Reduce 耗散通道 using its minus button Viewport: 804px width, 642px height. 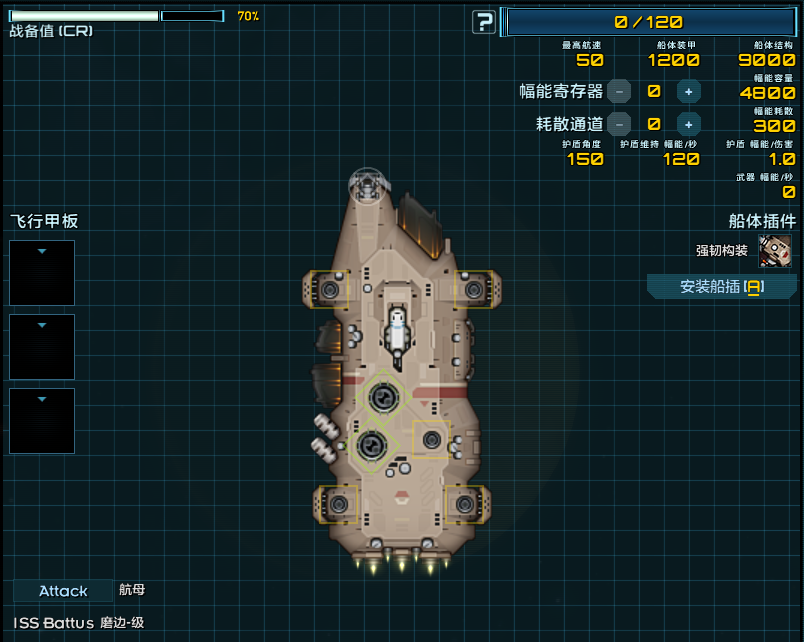click(x=619, y=124)
